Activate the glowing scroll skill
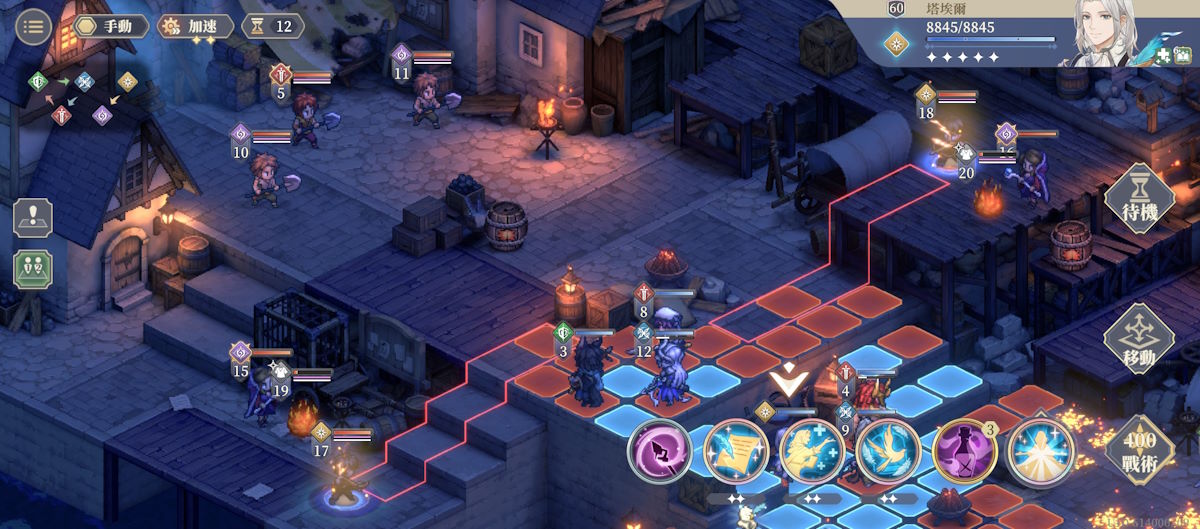This screenshot has width=1200, height=529. (x=735, y=452)
